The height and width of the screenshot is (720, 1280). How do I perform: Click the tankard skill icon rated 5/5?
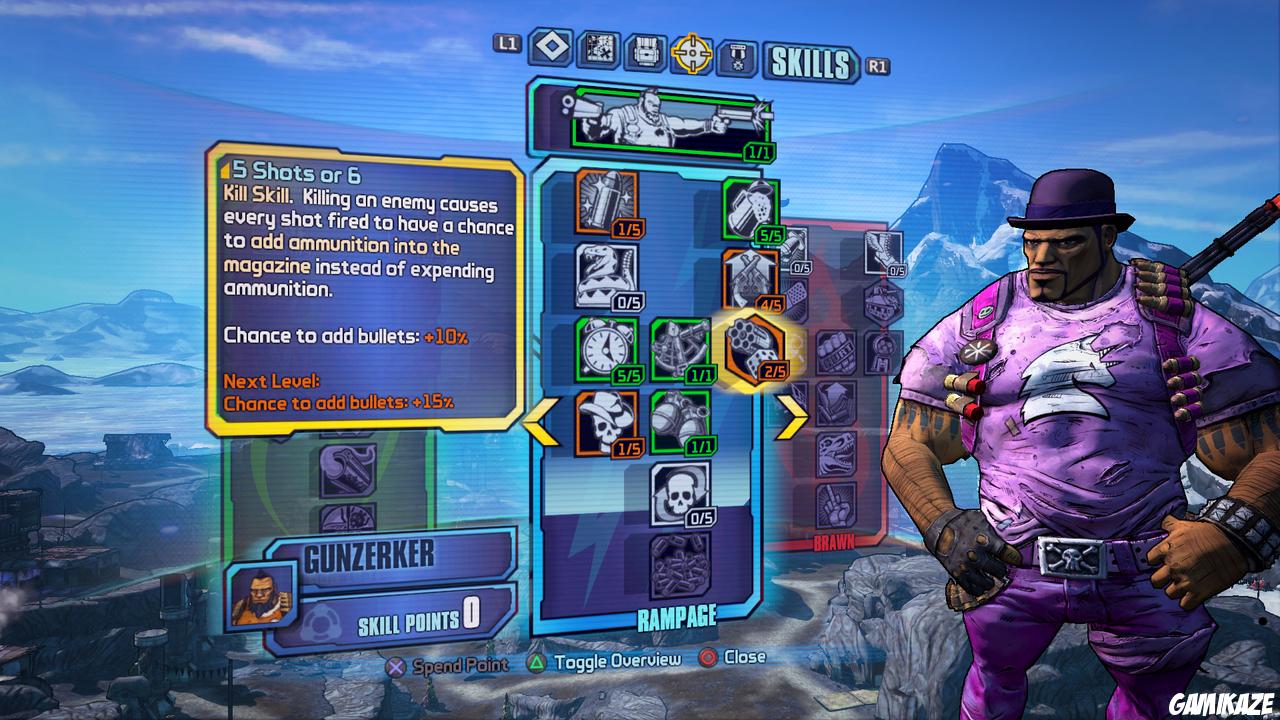click(x=749, y=205)
